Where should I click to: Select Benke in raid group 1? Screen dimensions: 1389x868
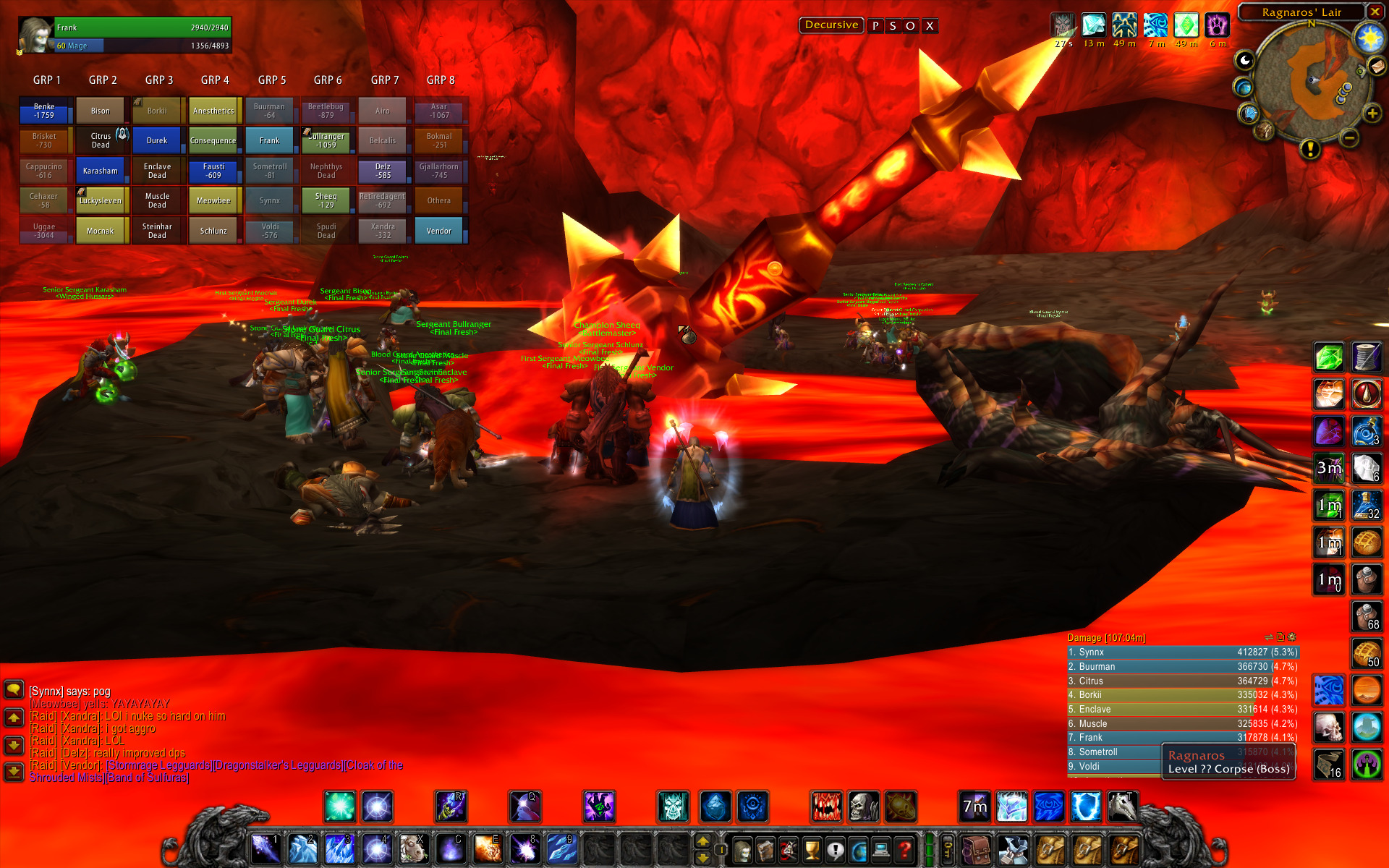45,111
